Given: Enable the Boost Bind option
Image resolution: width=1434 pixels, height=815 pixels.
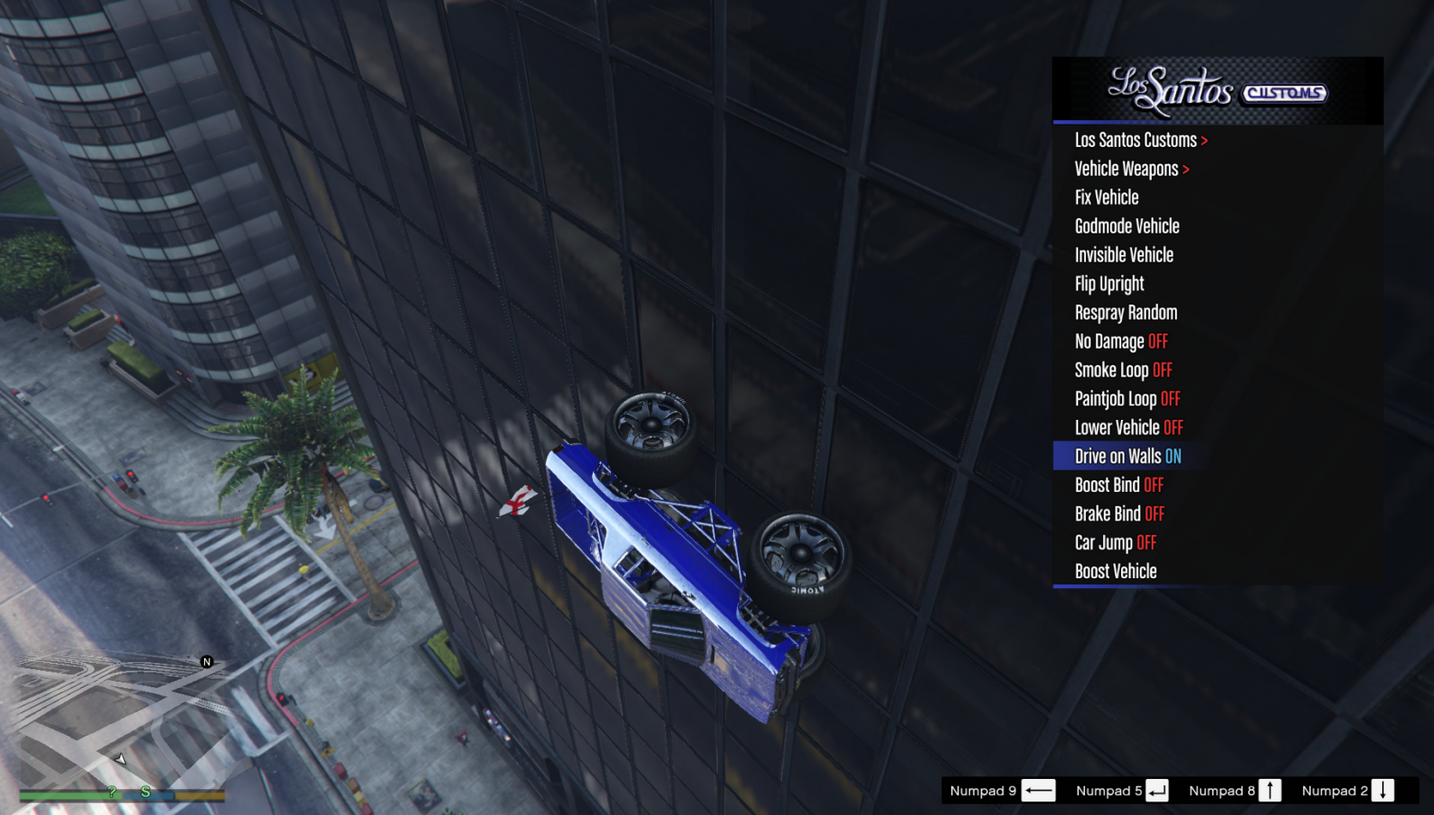Looking at the screenshot, I should pyautogui.click(x=1119, y=485).
